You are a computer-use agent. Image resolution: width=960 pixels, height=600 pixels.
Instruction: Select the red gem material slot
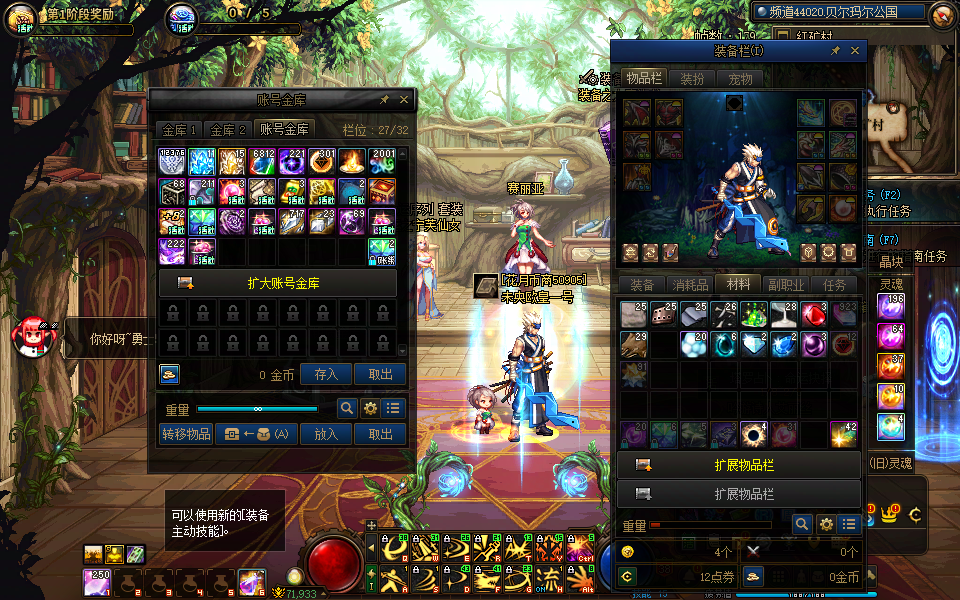click(815, 314)
